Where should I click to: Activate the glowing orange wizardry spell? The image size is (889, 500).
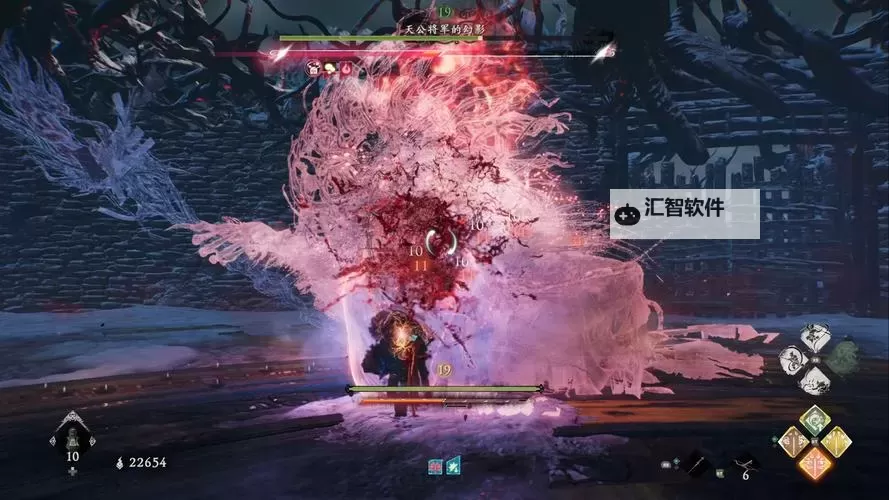(x=815, y=462)
